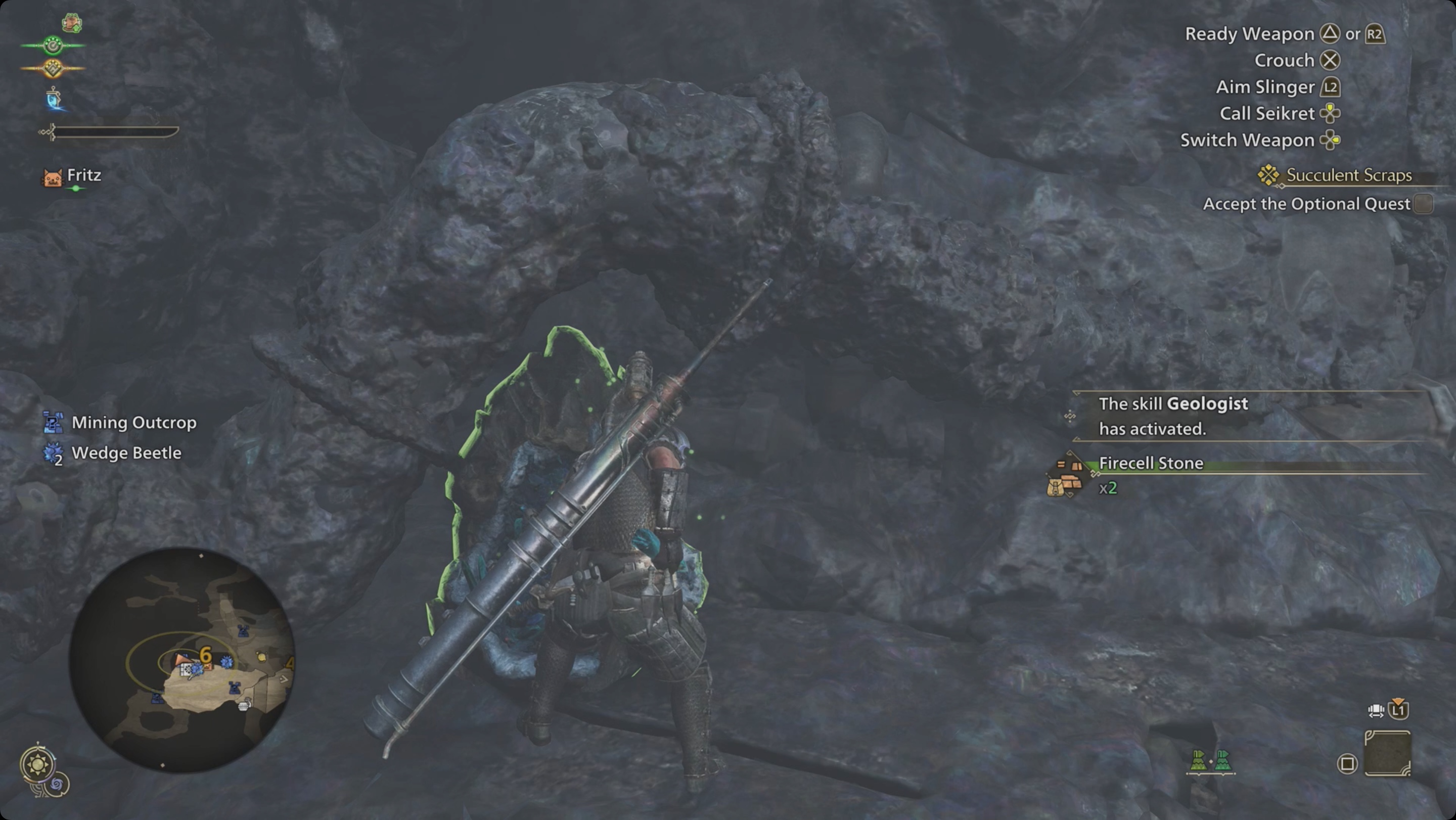Click the Geologist skill activated notification
Image resolution: width=1456 pixels, height=820 pixels.
pyautogui.click(x=1173, y=416)
